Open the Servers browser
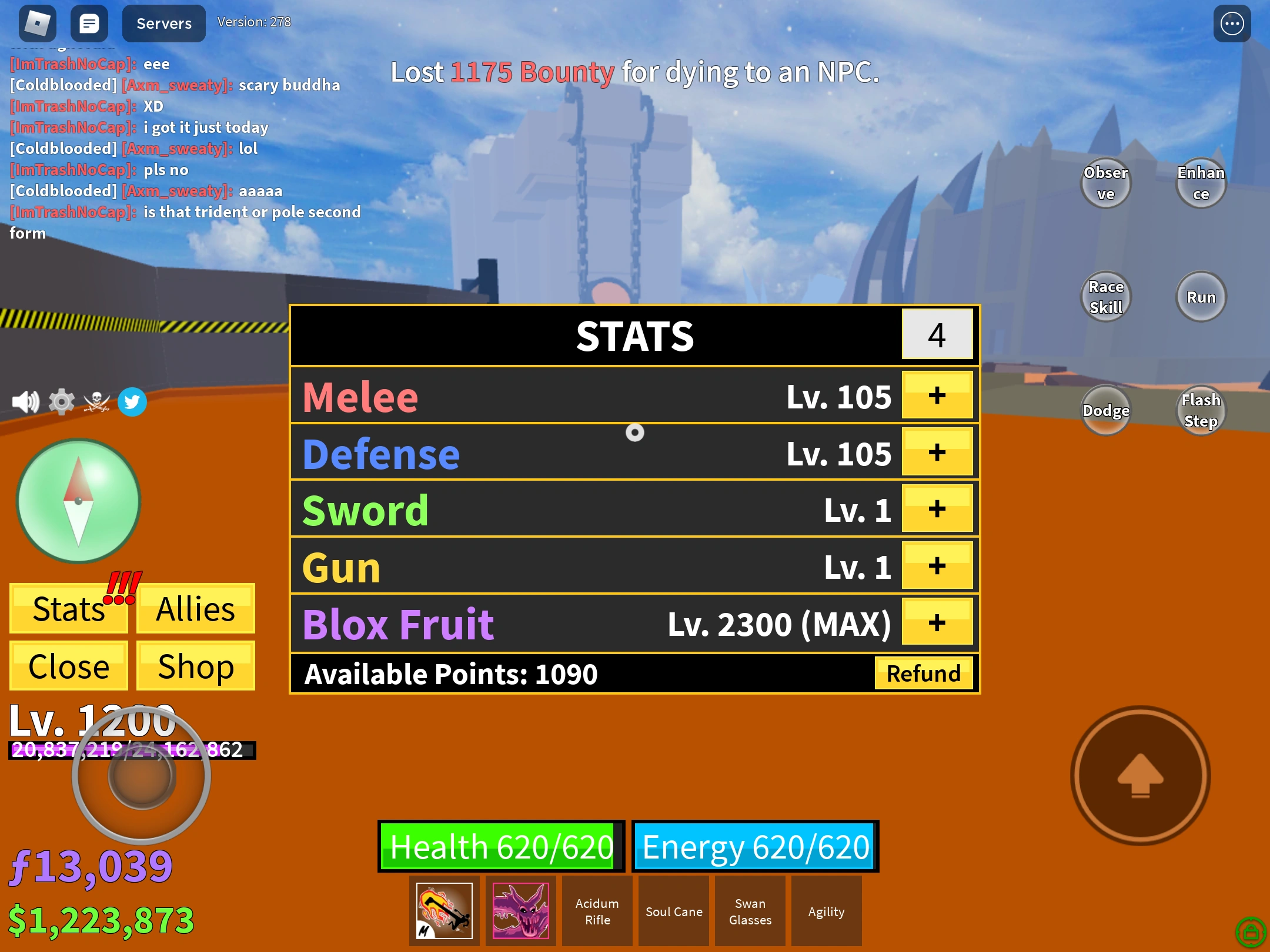This screenshot has height=952, width=1270. [163, 23]
